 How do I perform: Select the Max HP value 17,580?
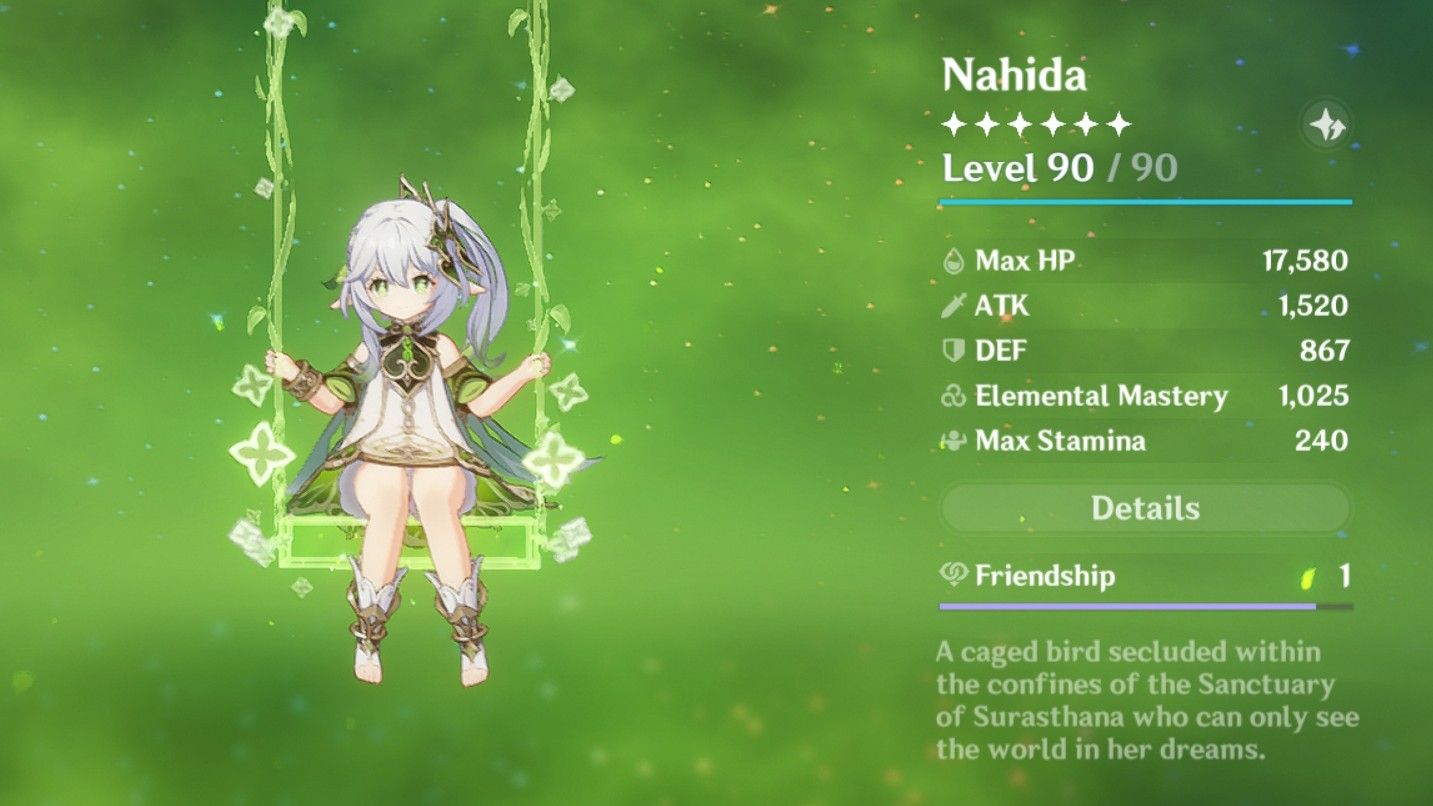(x=1307, y=260)
